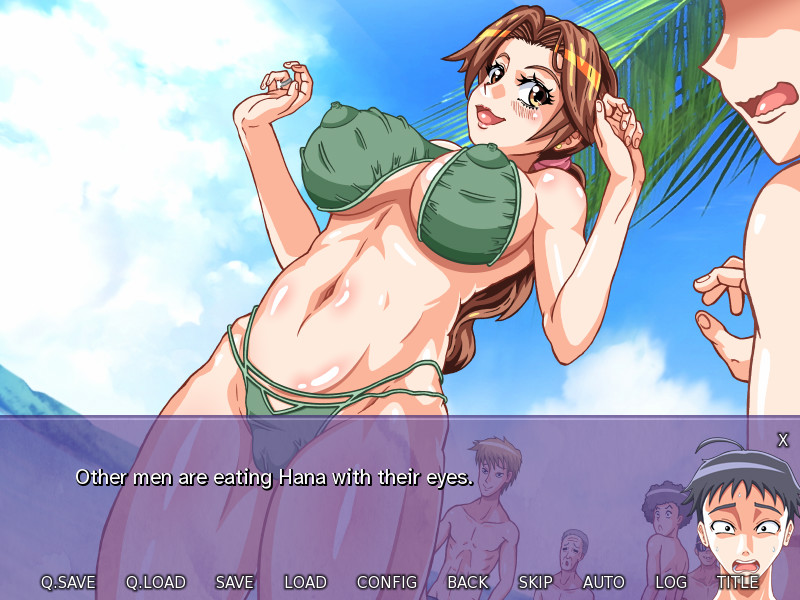The image size is (800, 600).
Task: Open the SAVE menu
Action: tap(235, 582)
